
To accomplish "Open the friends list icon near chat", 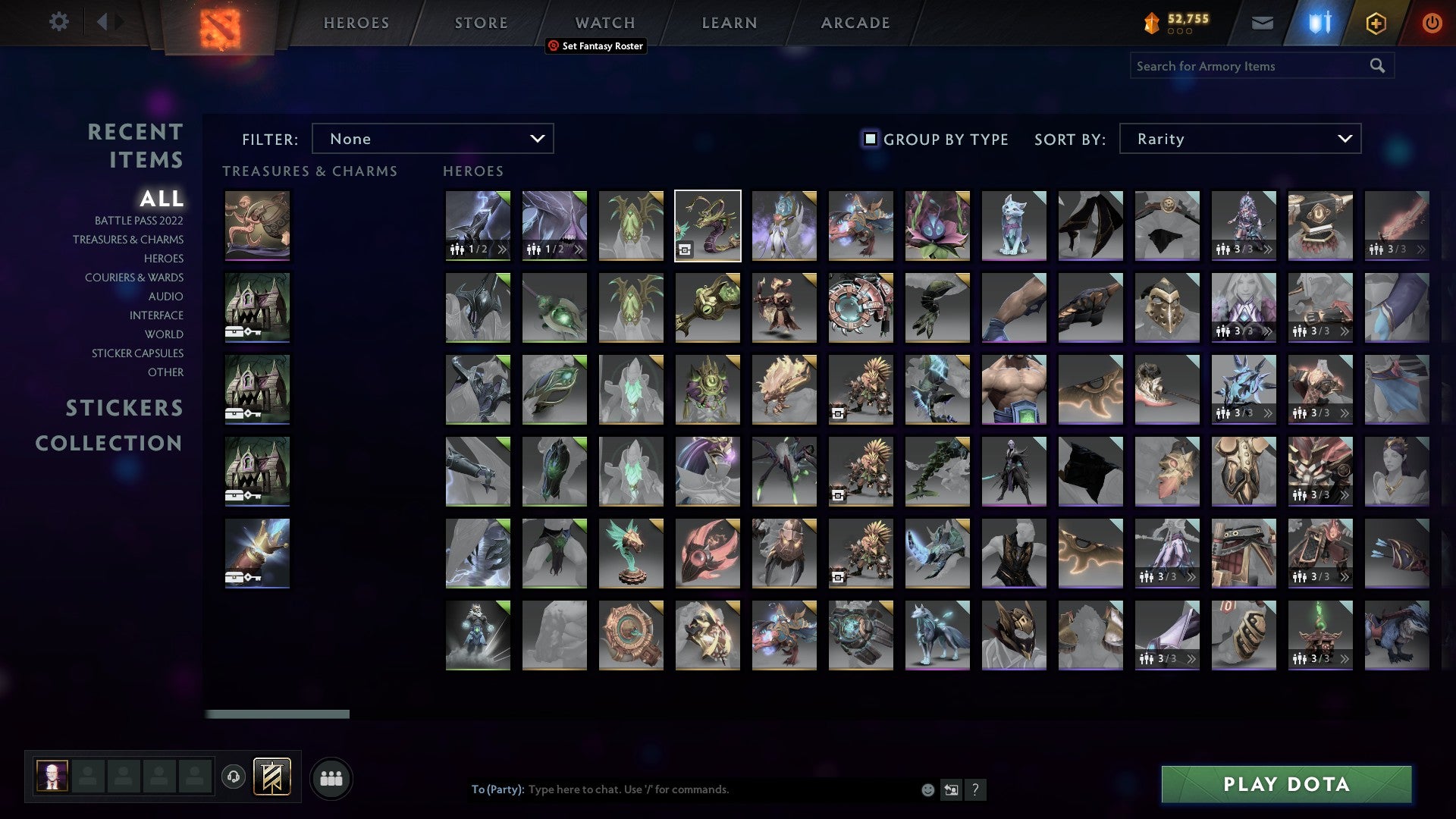I will tap(331, 777).
